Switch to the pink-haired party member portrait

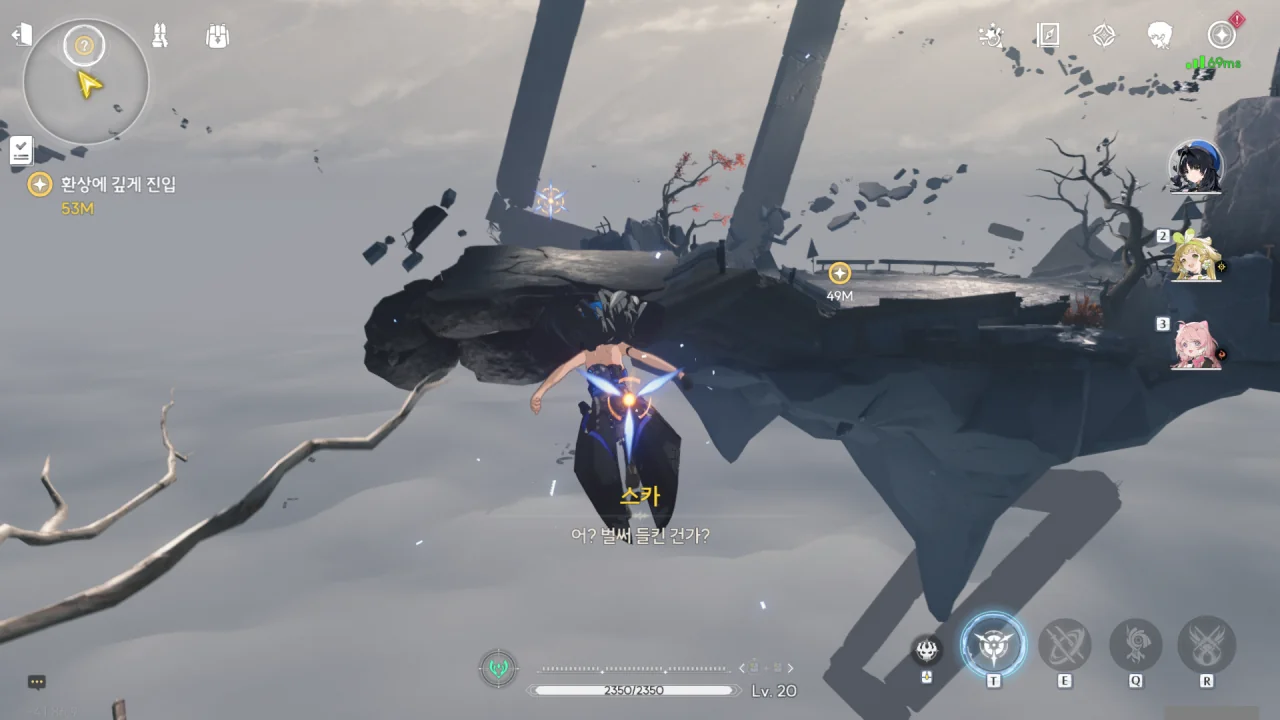(x=1196, y=345)
